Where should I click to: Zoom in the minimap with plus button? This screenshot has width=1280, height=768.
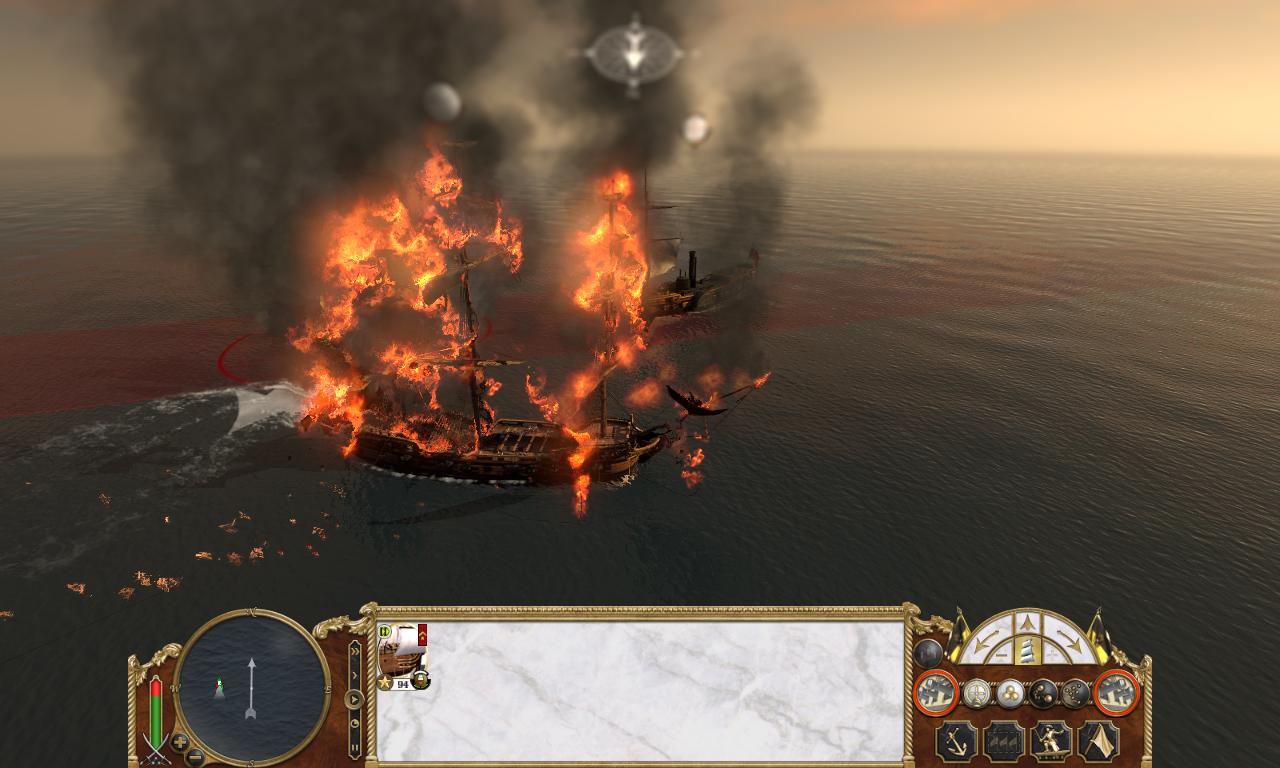(180, 742)
